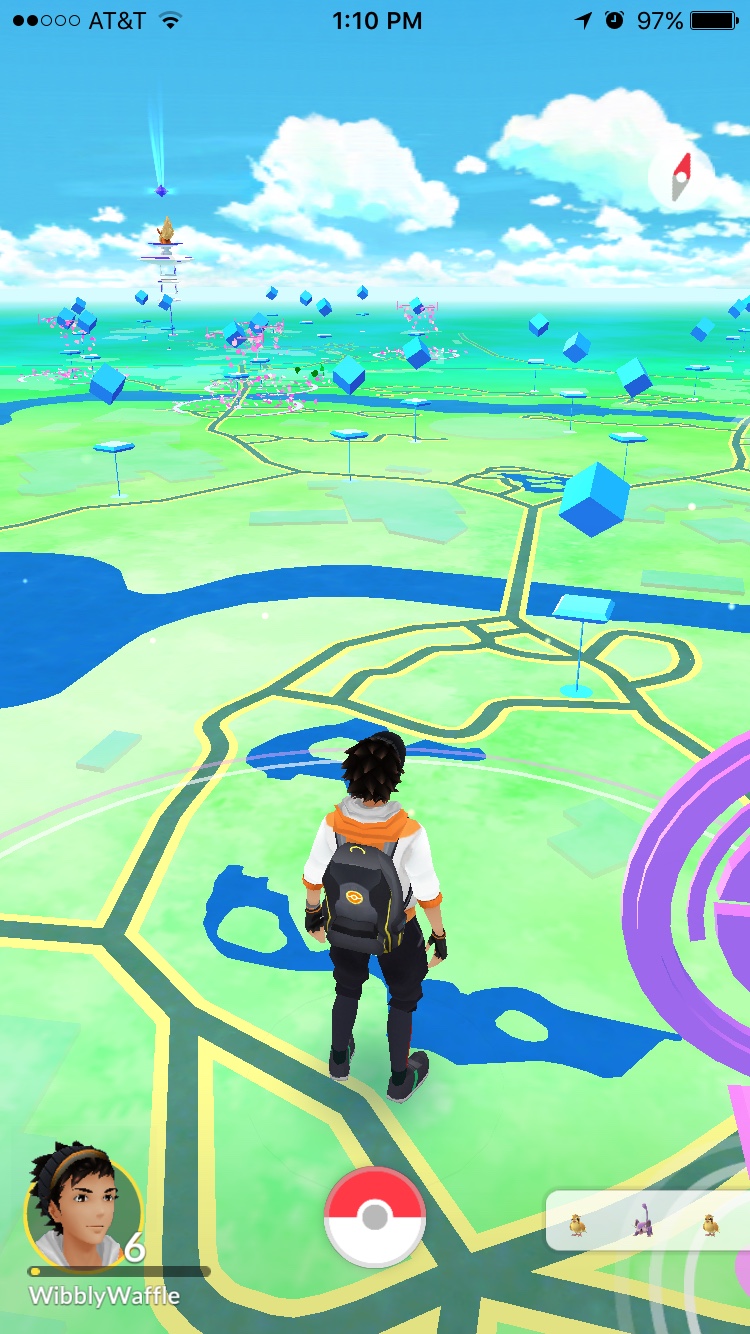This screenshot has height=1334, width=750.
Task: Open WibblyWaffle's trainer profile portrait
Action: [x=82, y=1212]
